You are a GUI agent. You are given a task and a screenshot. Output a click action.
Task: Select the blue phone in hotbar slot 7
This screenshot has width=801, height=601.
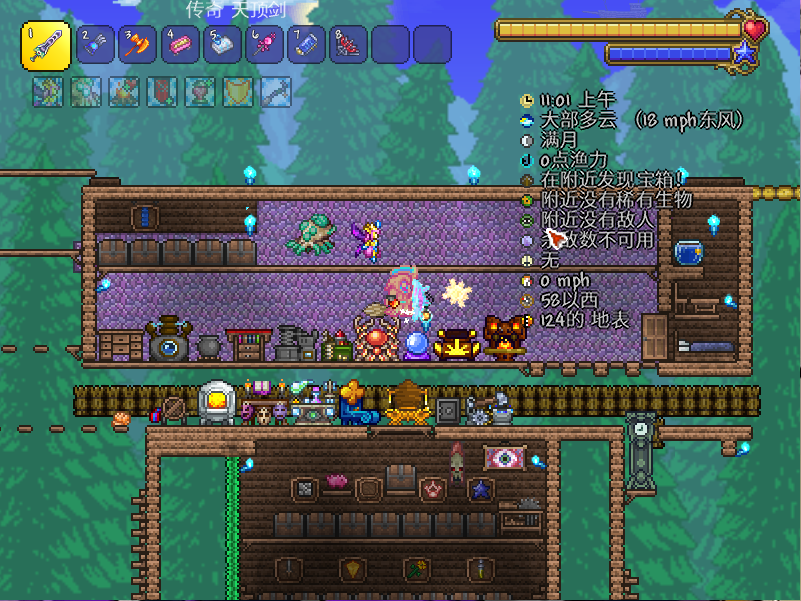pos(307,45)
